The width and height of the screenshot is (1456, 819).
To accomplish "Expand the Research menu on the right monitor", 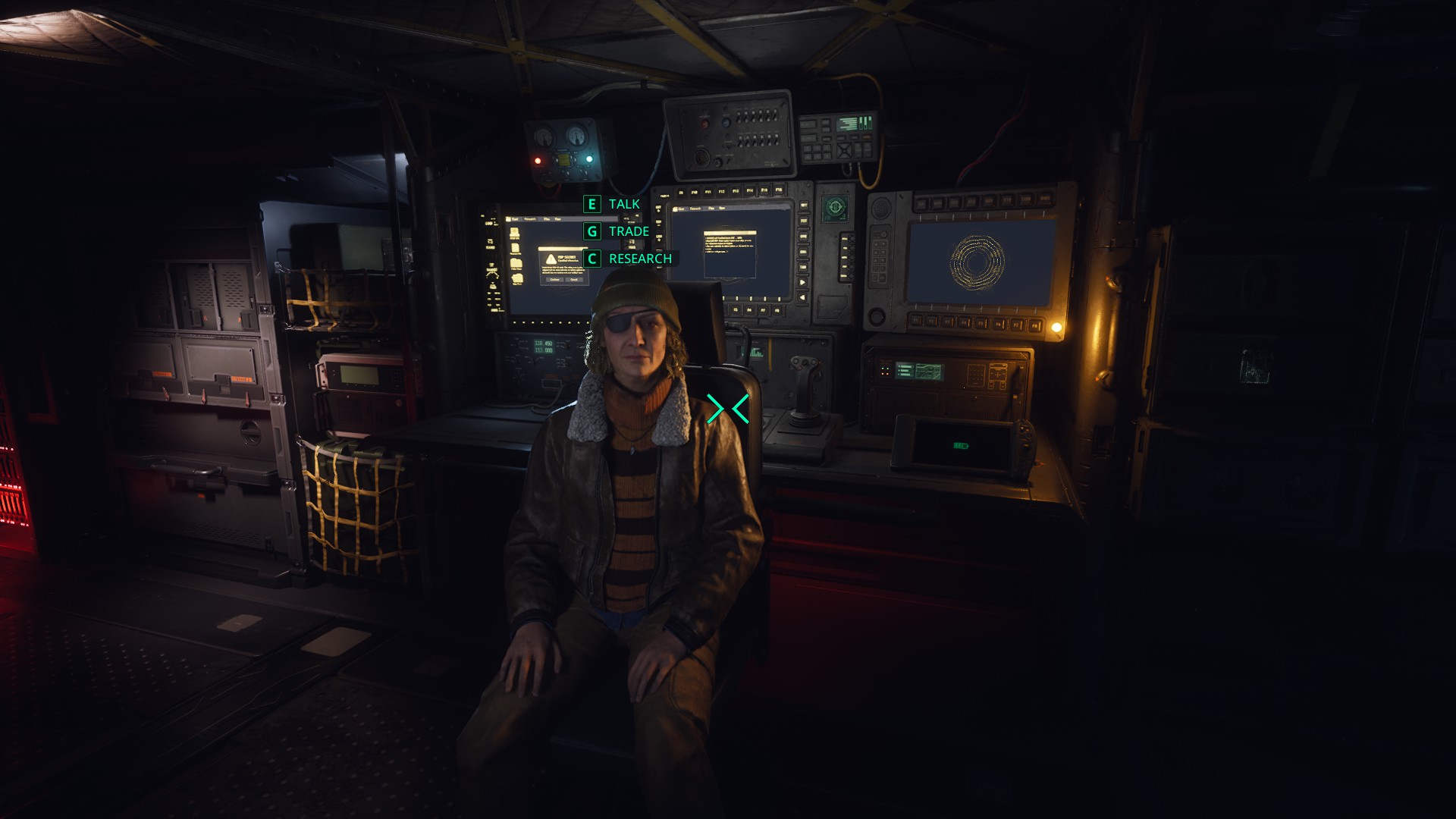I will click(696, 209).
